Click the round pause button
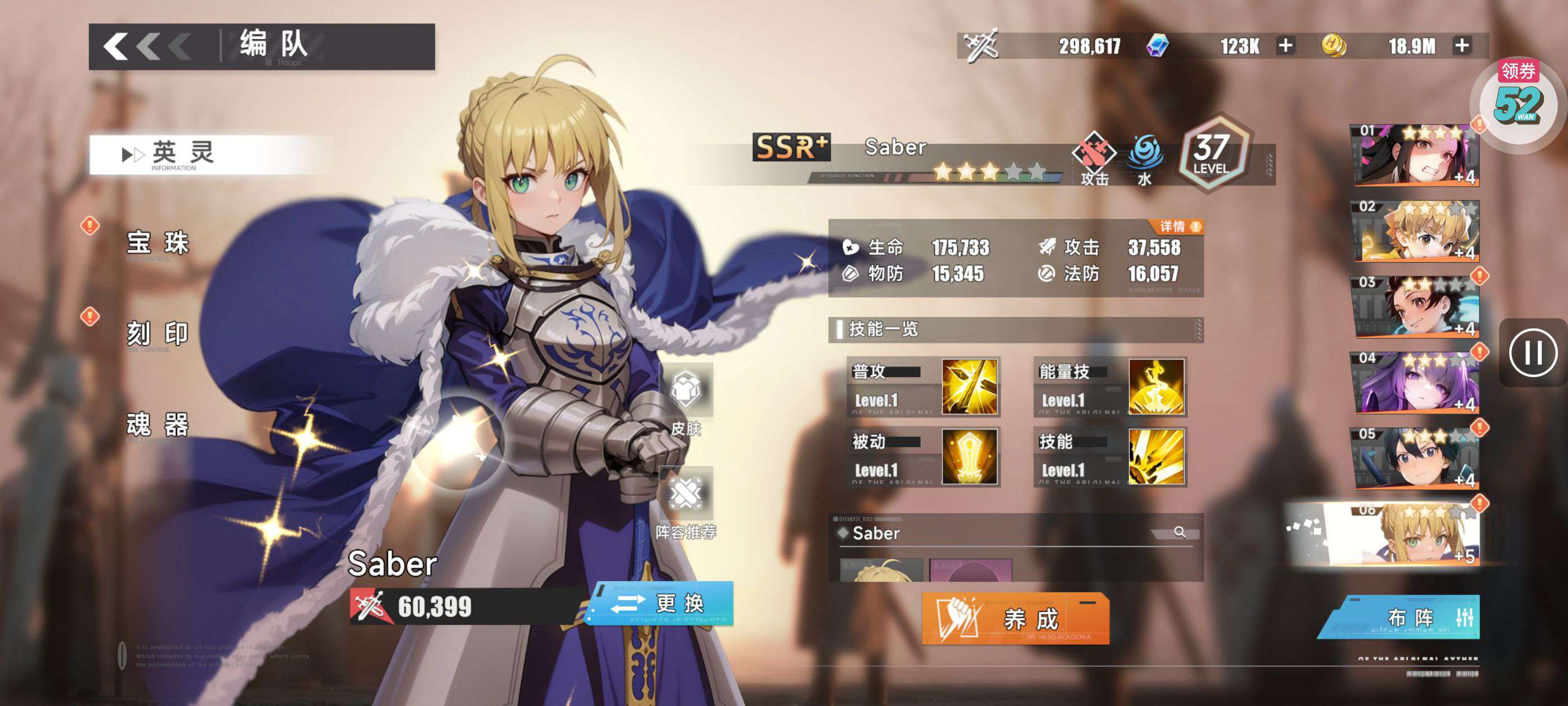This screenshot has height=706, width=1568. tap(1533, 352)
